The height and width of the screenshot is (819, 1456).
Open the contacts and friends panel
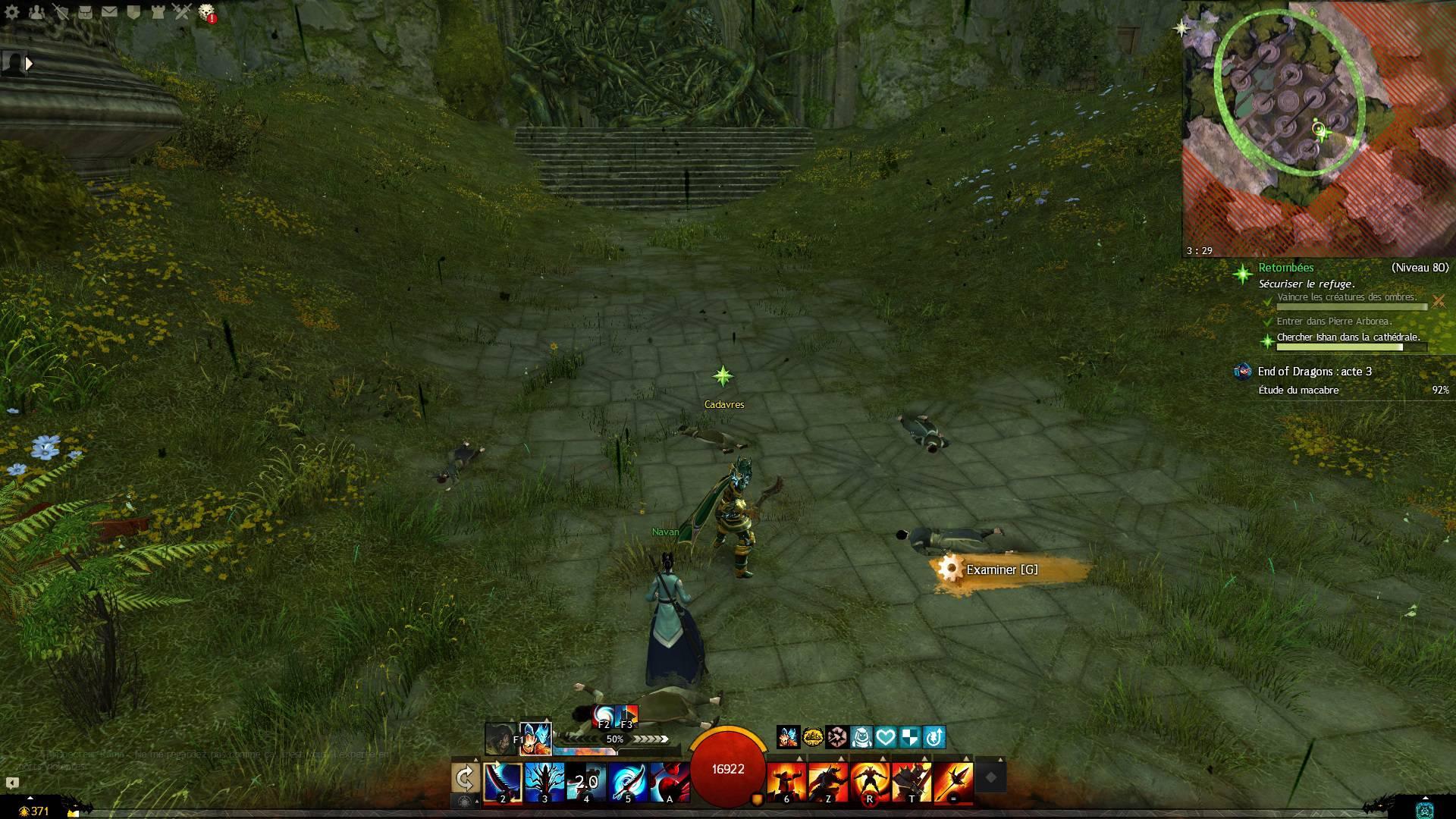tap(36, 12)
